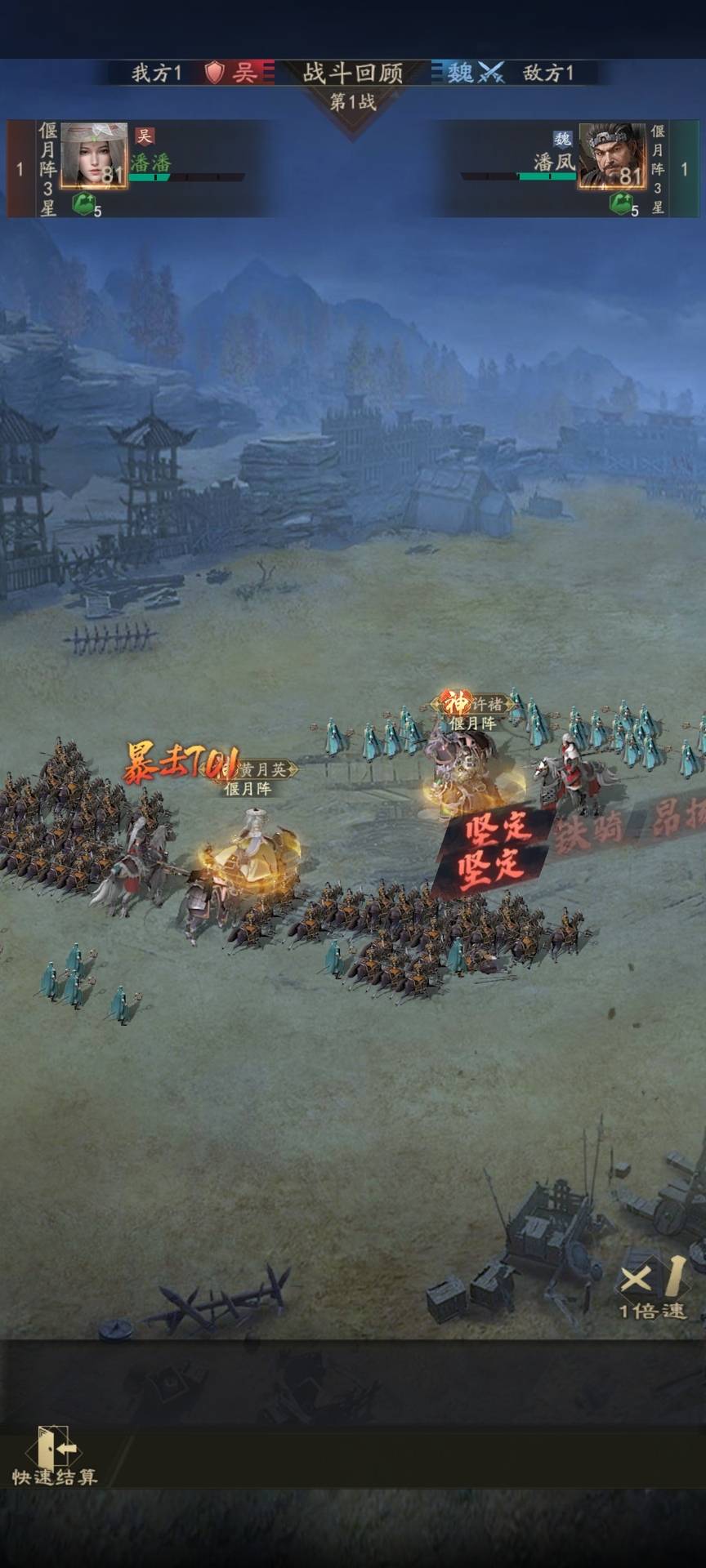Image resolution: width=706 pixels, height=1568 pixels.
Task: Select the 神 许褚 unit label
Action: pos(472,703)
